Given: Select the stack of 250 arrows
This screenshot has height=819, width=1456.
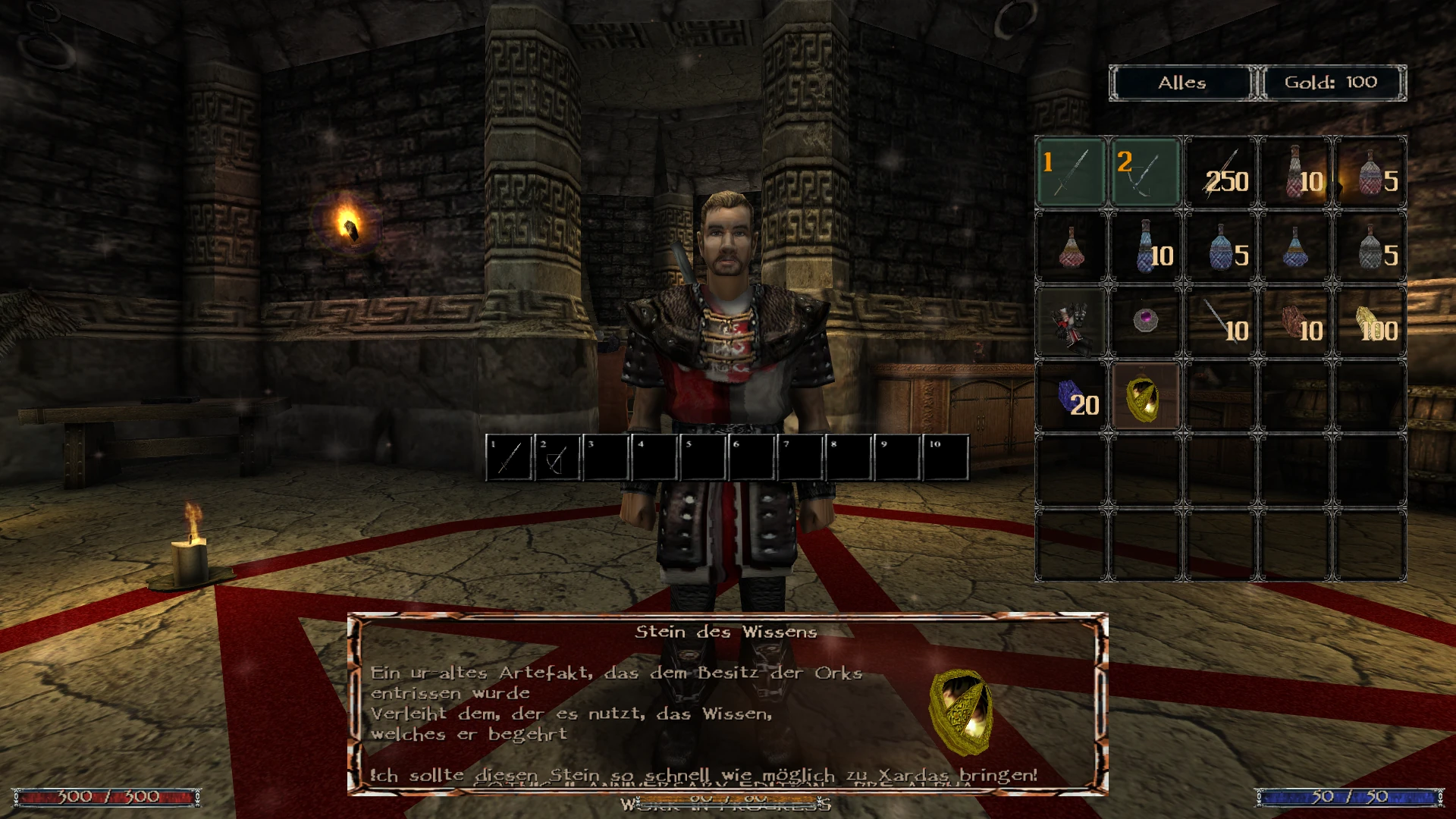Looking at the screenshot, I should tap(1219, 172).
